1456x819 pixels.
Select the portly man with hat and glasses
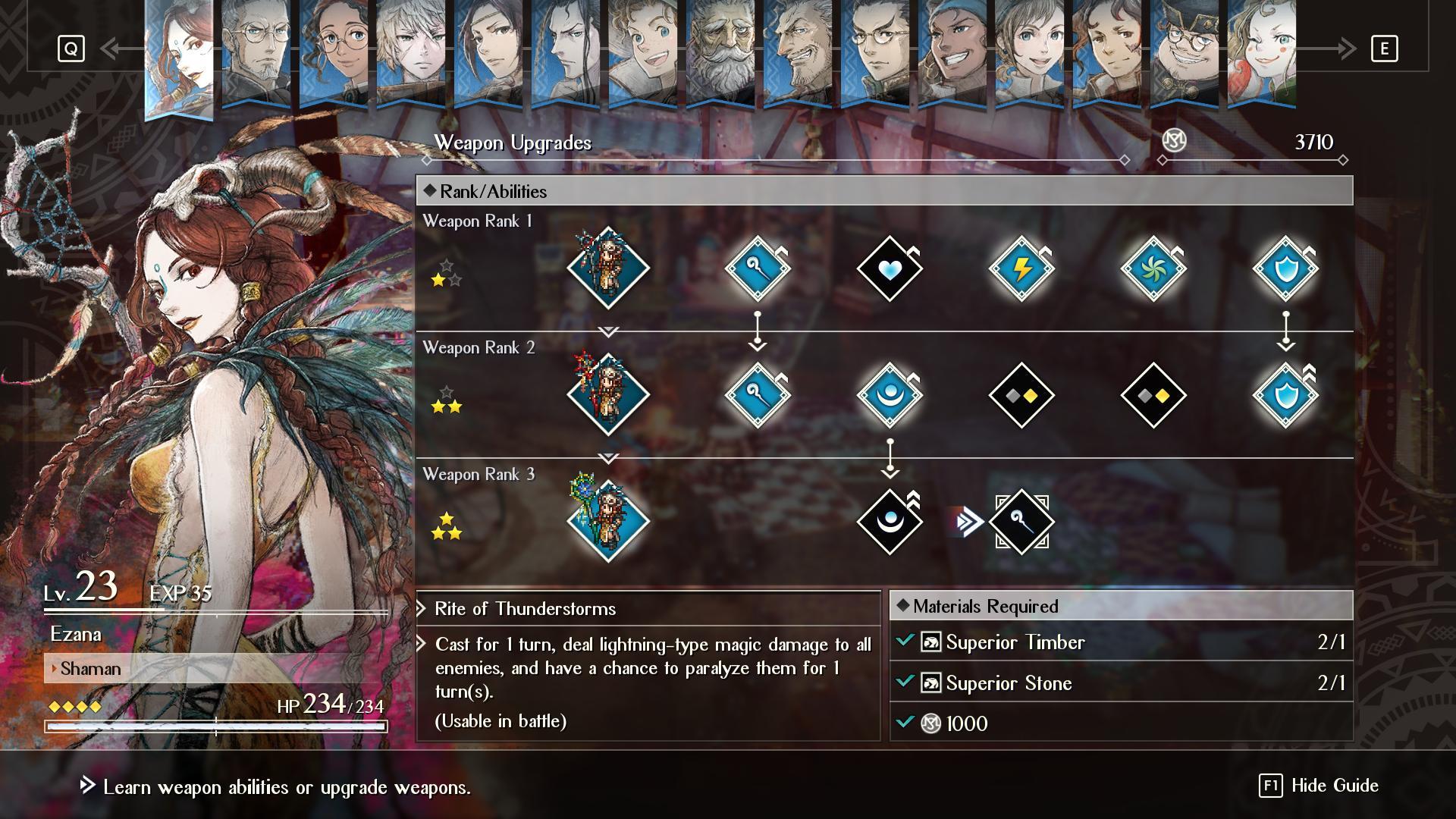coord(1184,53)
